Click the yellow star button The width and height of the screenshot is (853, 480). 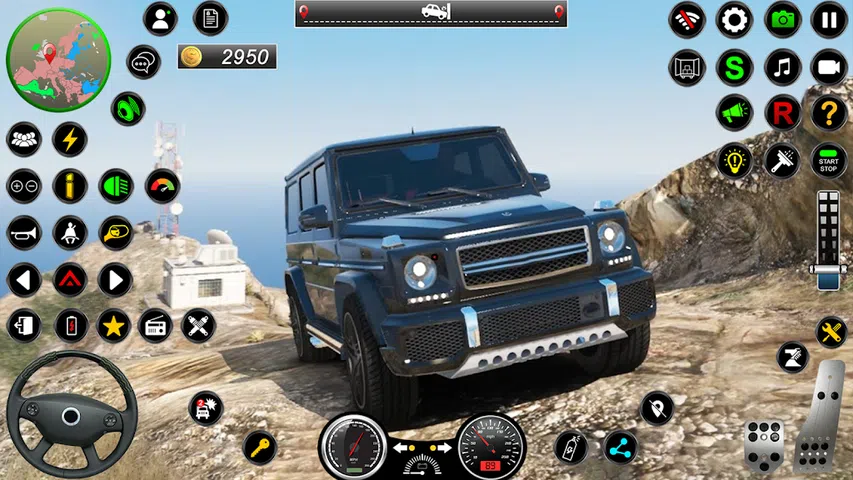[114, 325]
